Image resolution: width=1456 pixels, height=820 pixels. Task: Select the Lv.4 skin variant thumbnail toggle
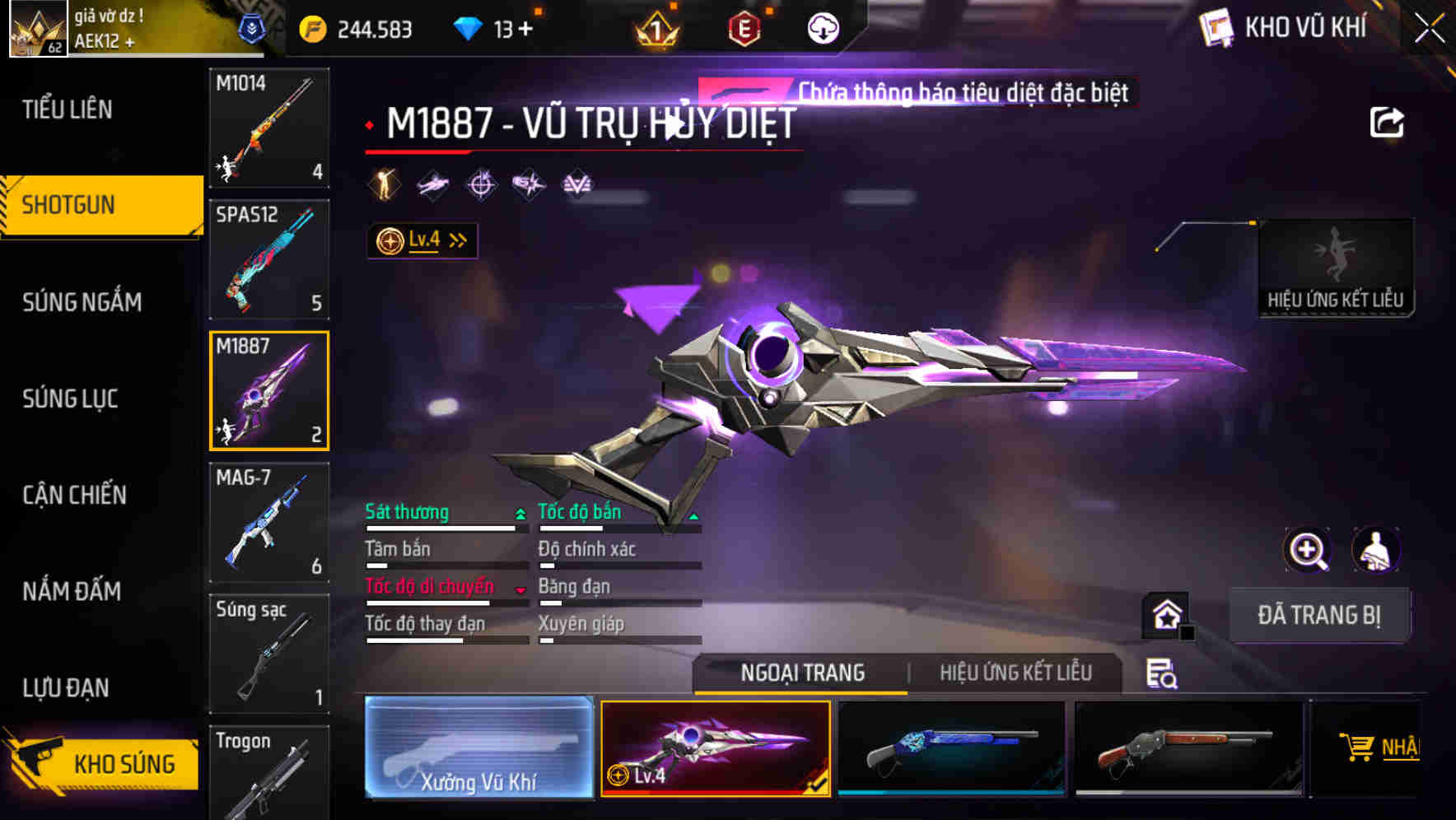click(715, 748)
